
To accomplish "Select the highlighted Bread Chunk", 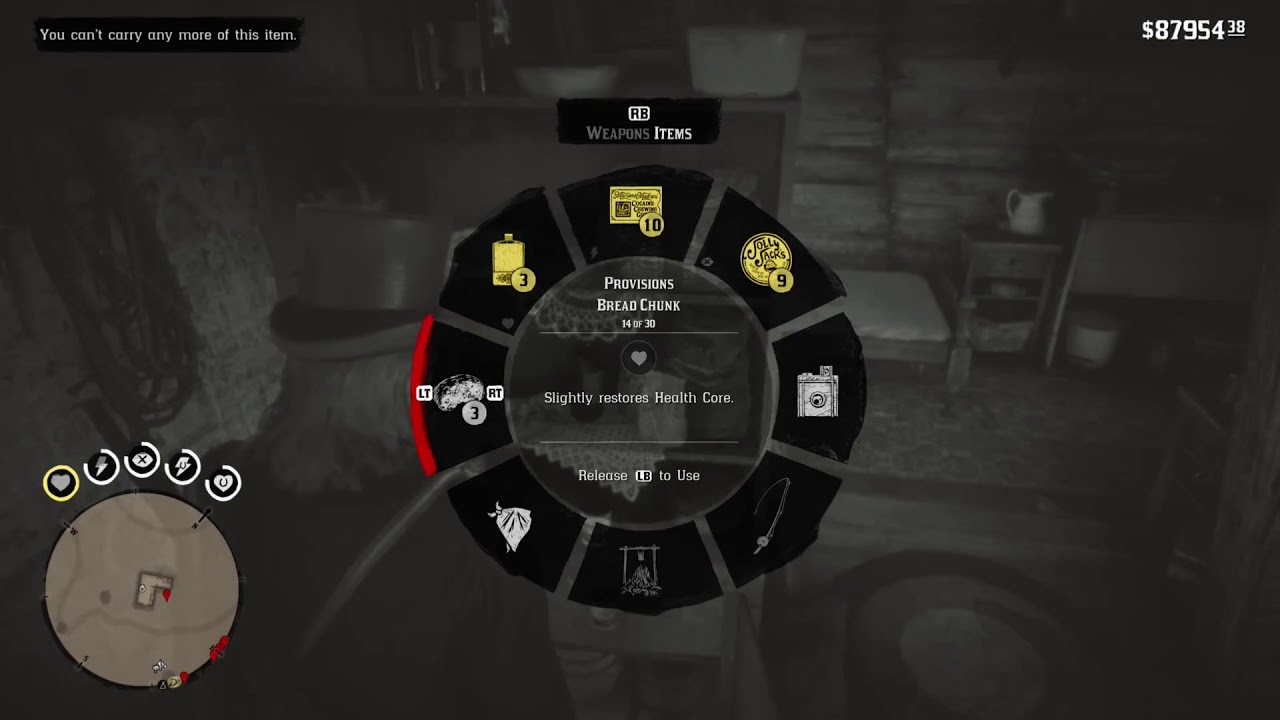I will point(461,393).
